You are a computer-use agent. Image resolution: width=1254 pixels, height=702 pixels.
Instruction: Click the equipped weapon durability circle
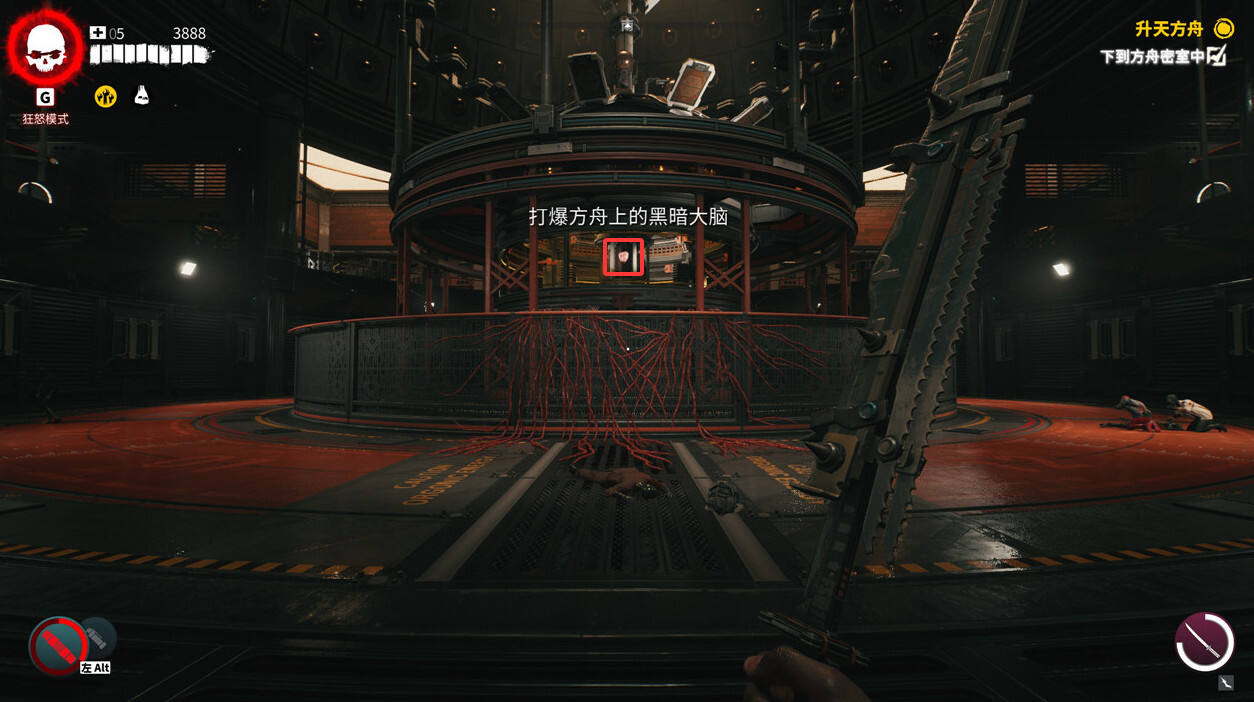point(1204,642)
